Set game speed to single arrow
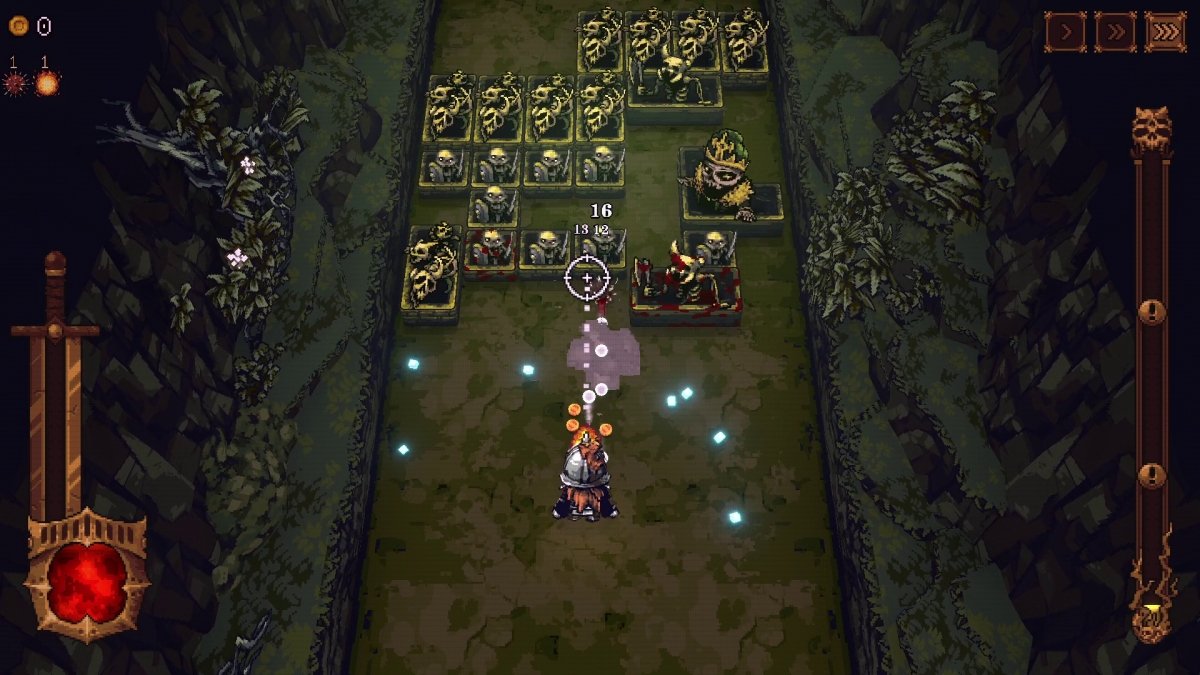Image resolution: width=1200 pixels, height=675 pixels. (x=1066, y=32)
